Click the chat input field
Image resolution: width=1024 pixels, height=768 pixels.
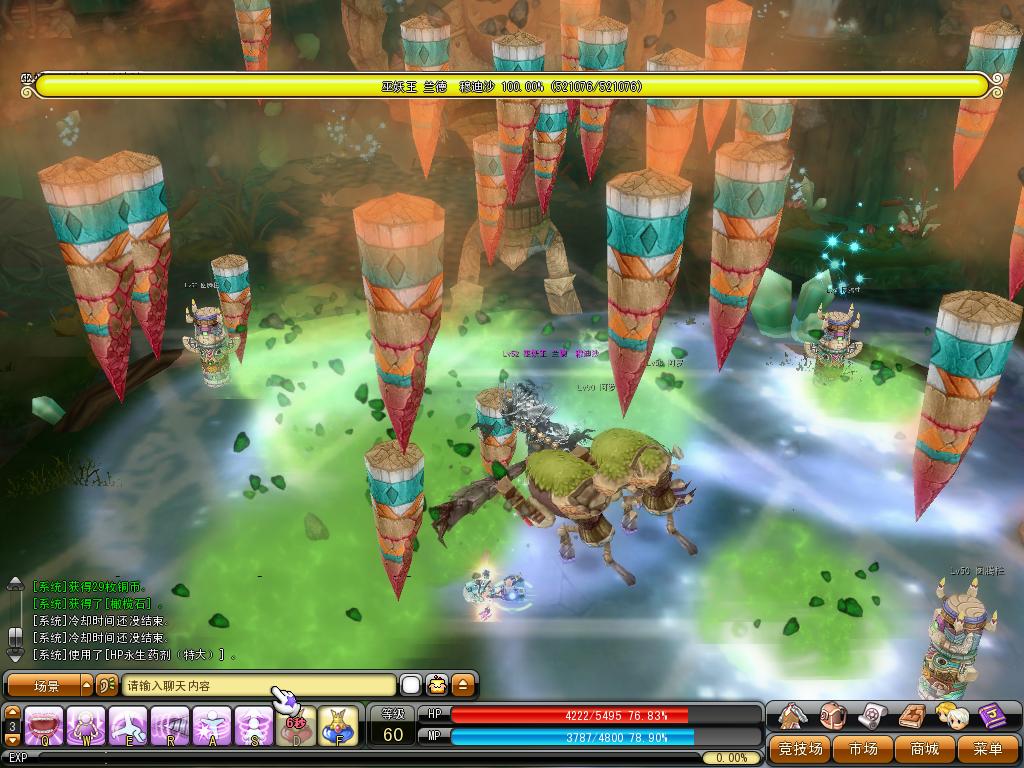click(x=259, y=686)
